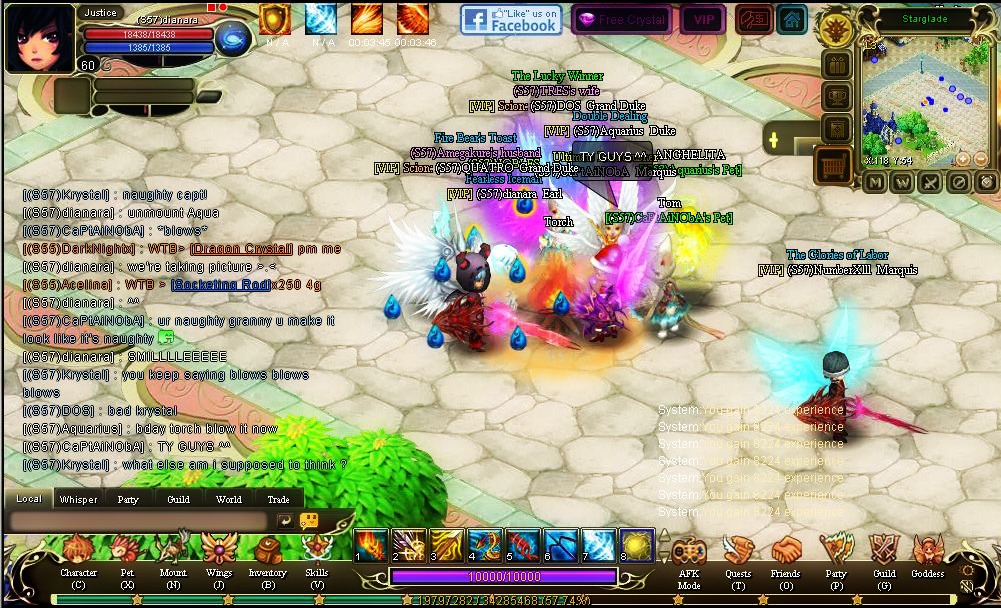Screen dimensions: 1001x608
Task: Select the Trade chat tab
Action: click(278, 499)
